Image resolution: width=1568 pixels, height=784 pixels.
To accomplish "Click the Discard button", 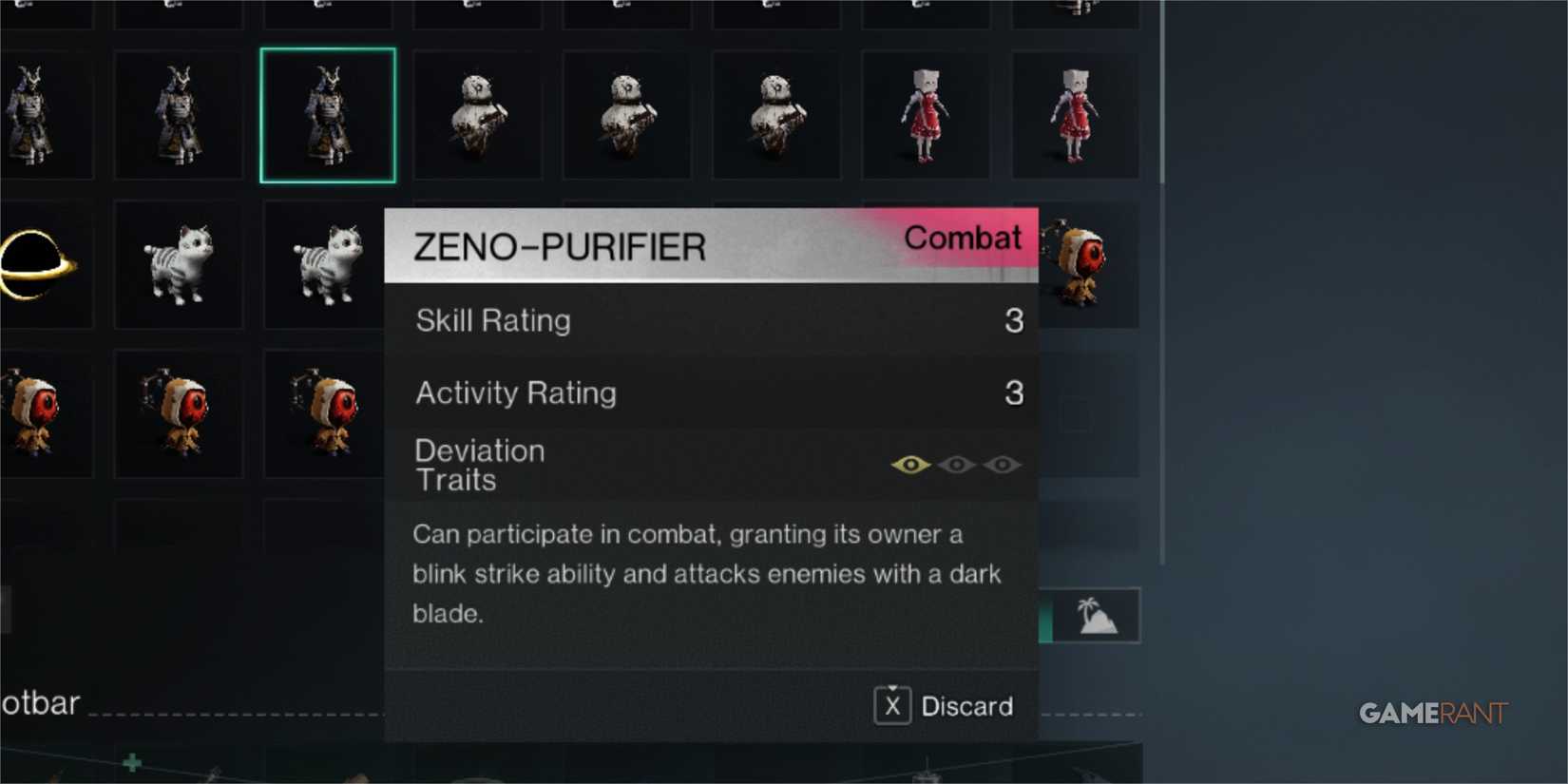I will click(x=967, y=706).
